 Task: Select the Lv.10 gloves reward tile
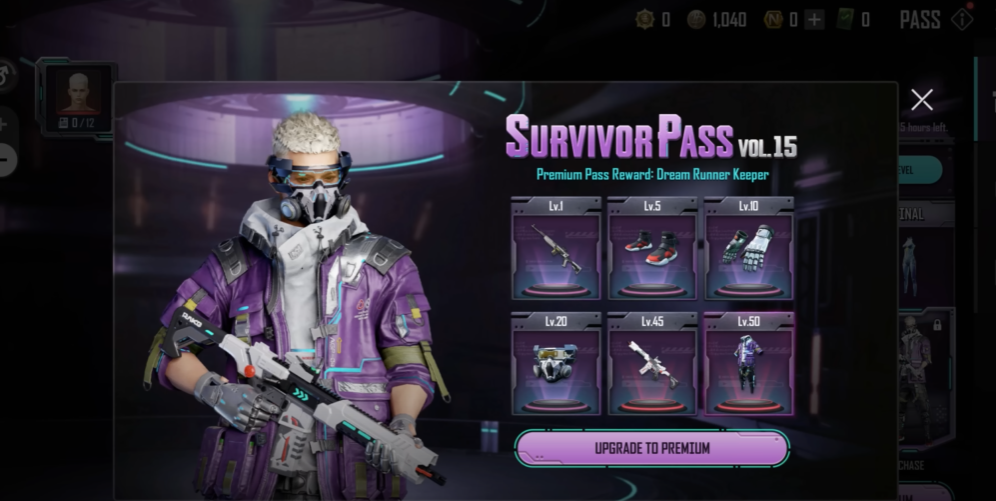pos(748,249)
